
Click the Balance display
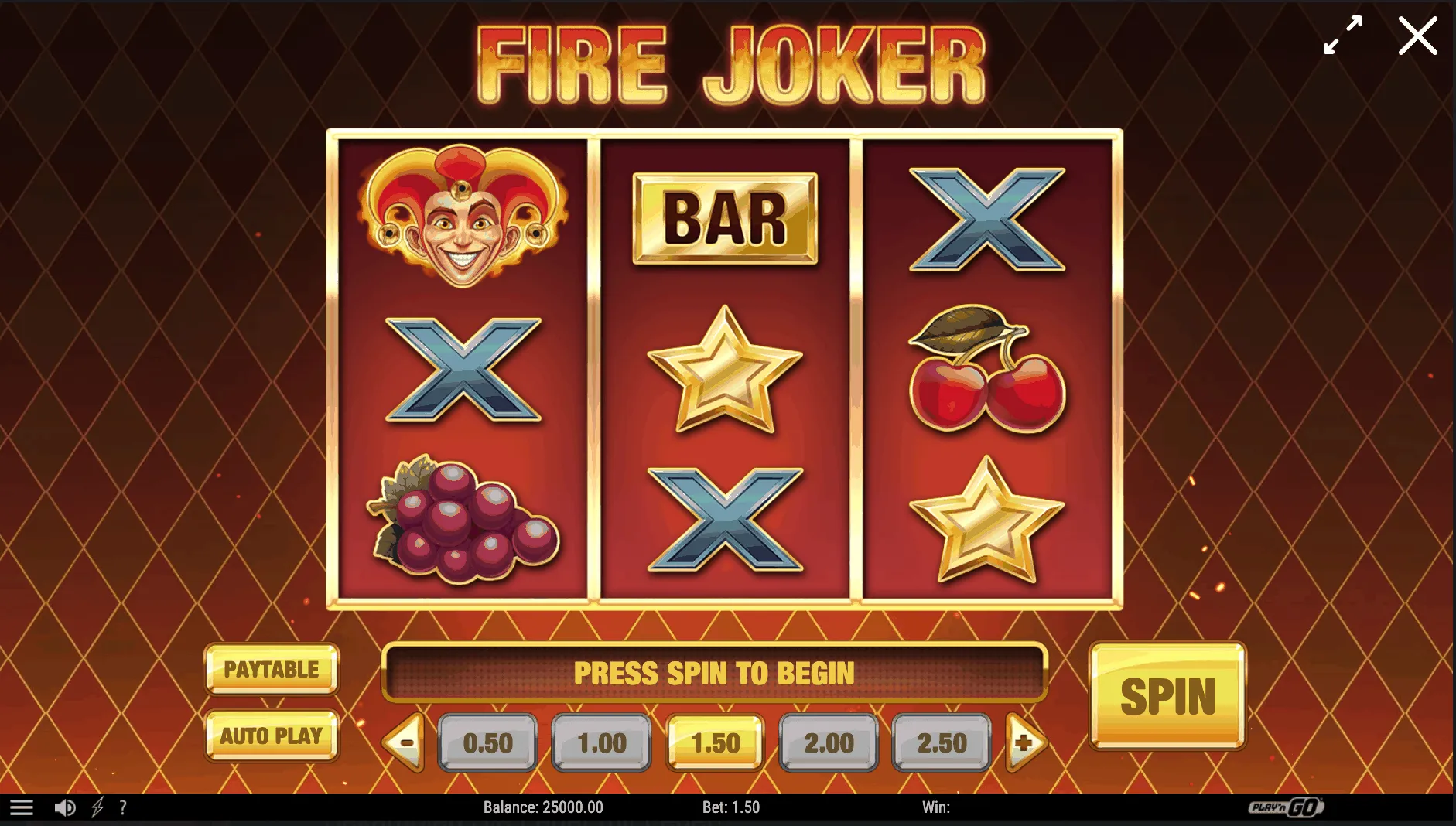pos(545,807)
